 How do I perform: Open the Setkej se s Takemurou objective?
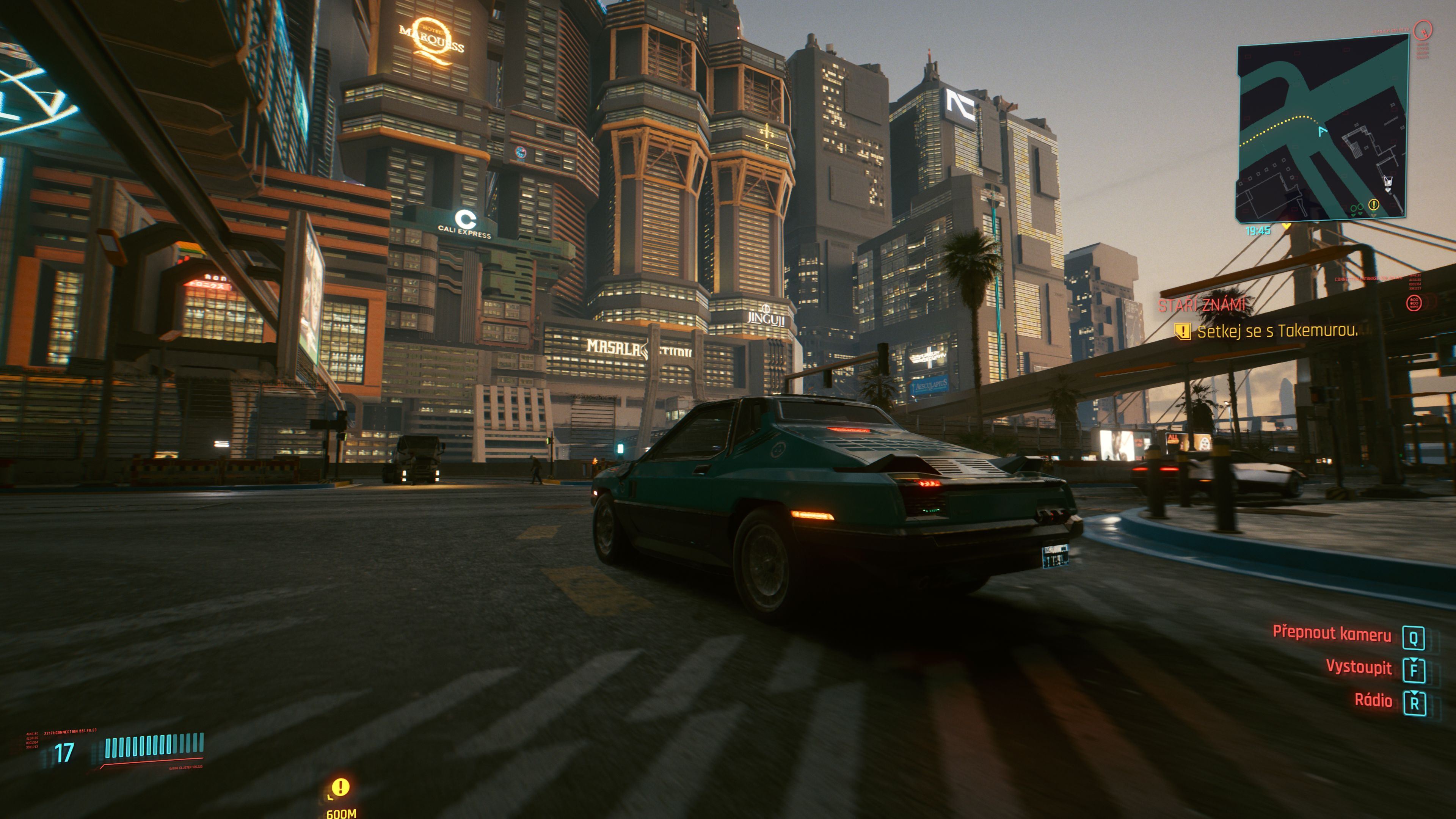point(1276,331)
